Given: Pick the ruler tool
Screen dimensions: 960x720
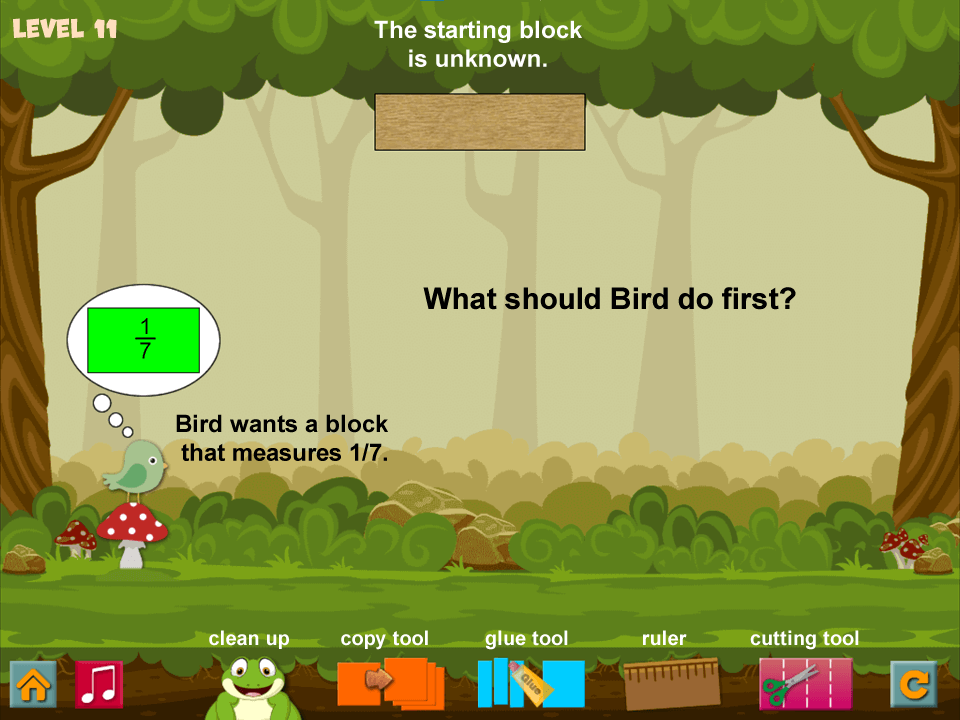Looking at the screenshot, I should pos(671,684).
